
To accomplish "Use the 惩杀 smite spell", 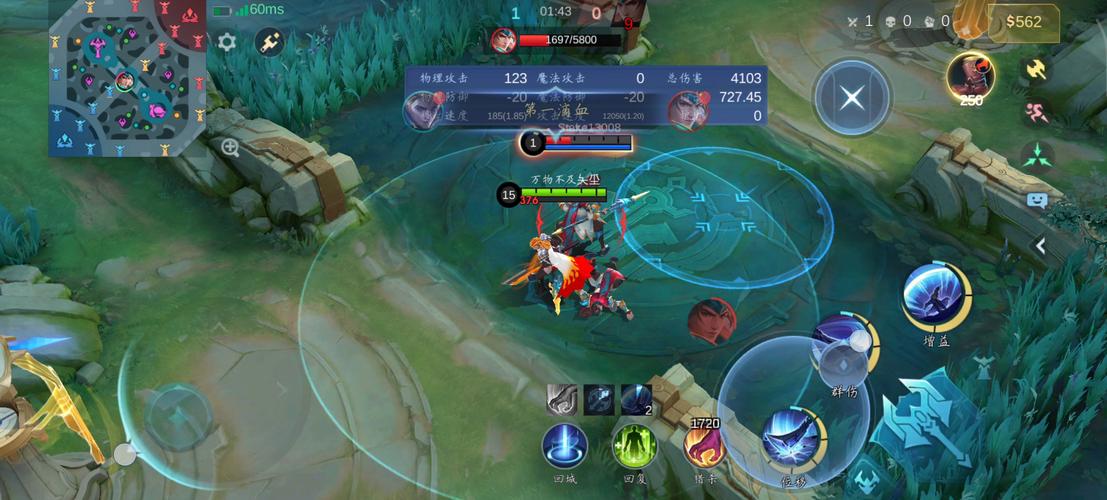I will pos(705,443).
